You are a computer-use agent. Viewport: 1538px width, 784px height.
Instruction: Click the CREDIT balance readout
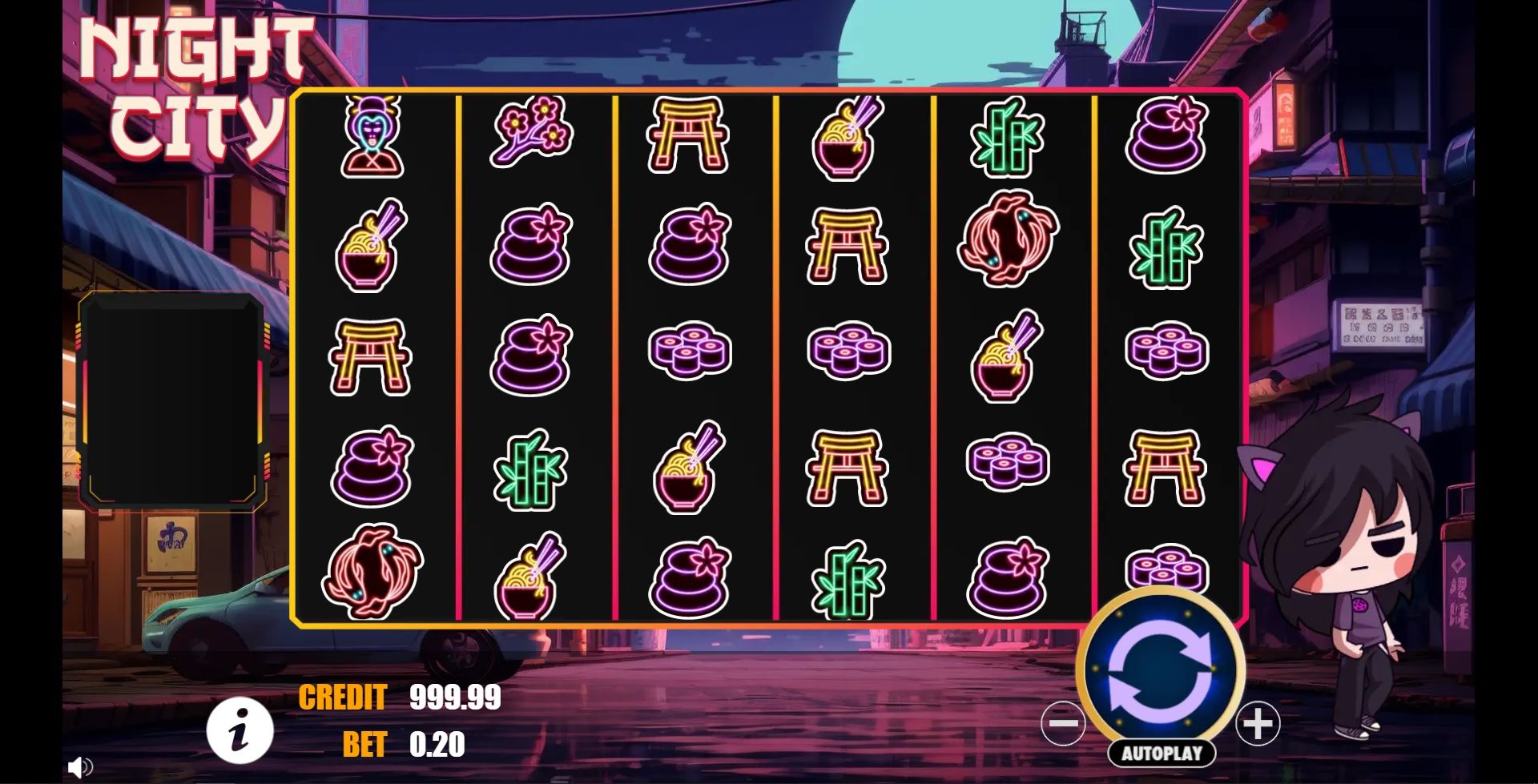(x=453, y=698)
